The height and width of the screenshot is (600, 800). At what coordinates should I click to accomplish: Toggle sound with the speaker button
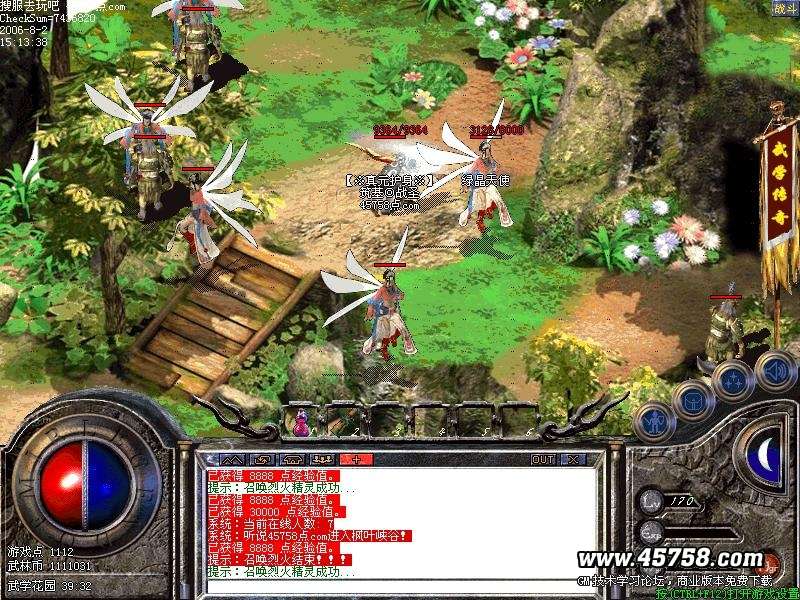click(x=775, y=371)
